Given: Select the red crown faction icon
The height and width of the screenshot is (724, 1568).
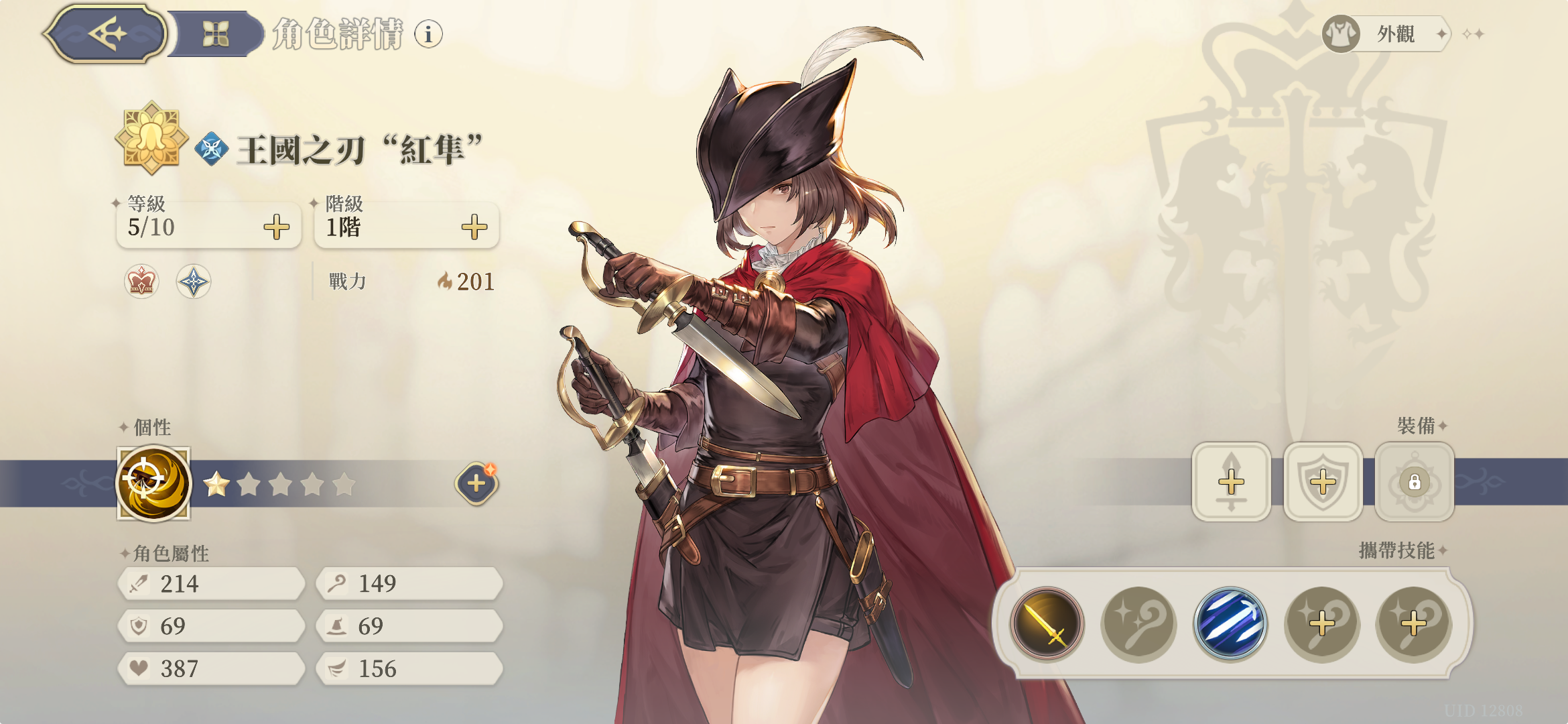Looking at the screenshot, I should pyautogui.click(x=141, y=281).
